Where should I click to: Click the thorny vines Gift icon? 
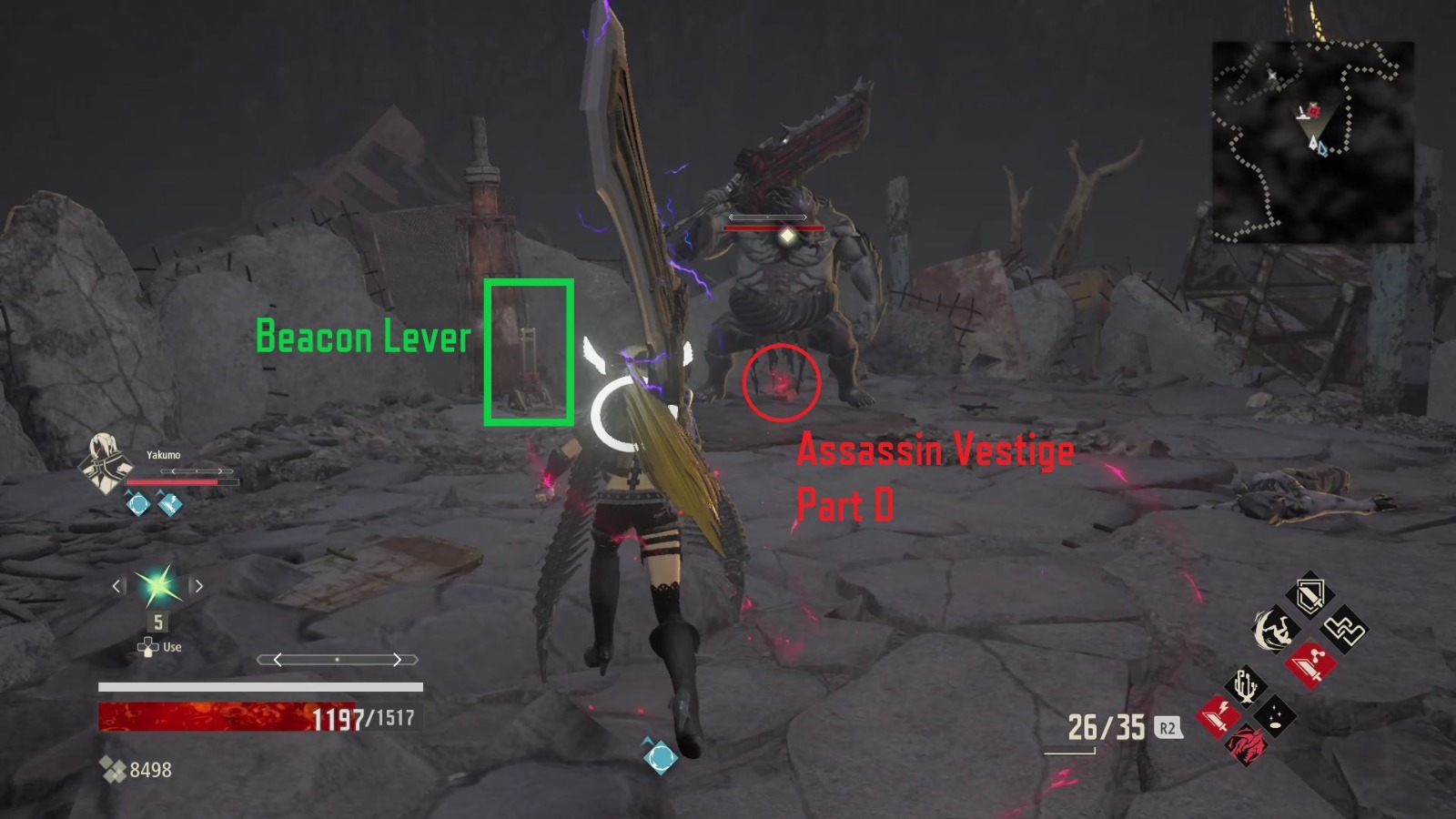click(1245, 685)
